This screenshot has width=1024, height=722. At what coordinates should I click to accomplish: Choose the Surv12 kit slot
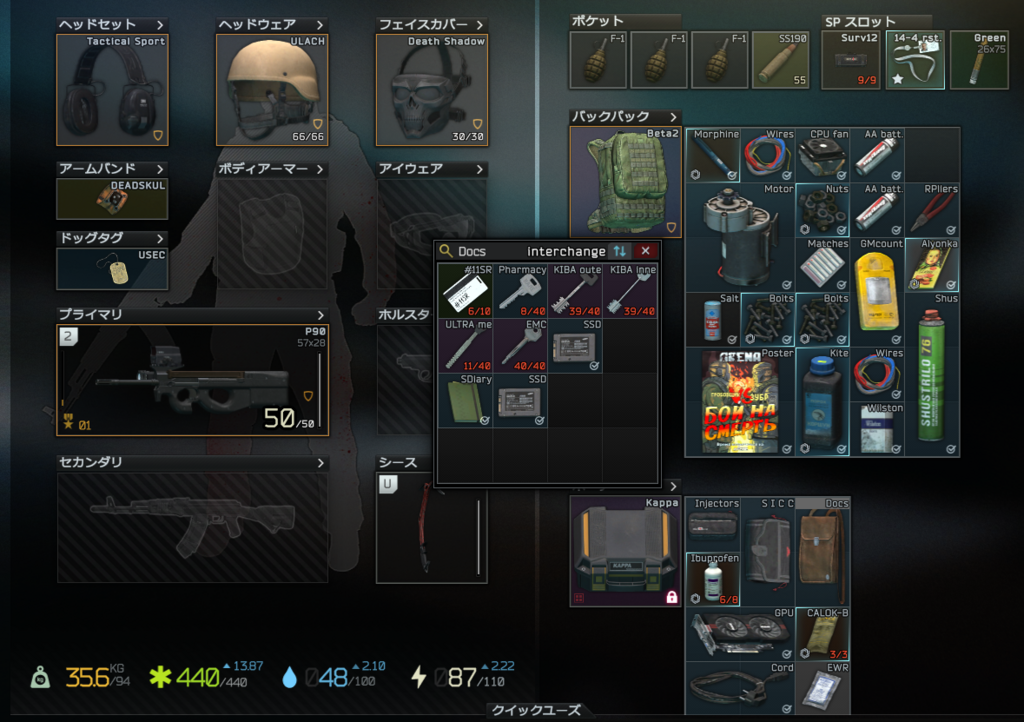(851, 60)
